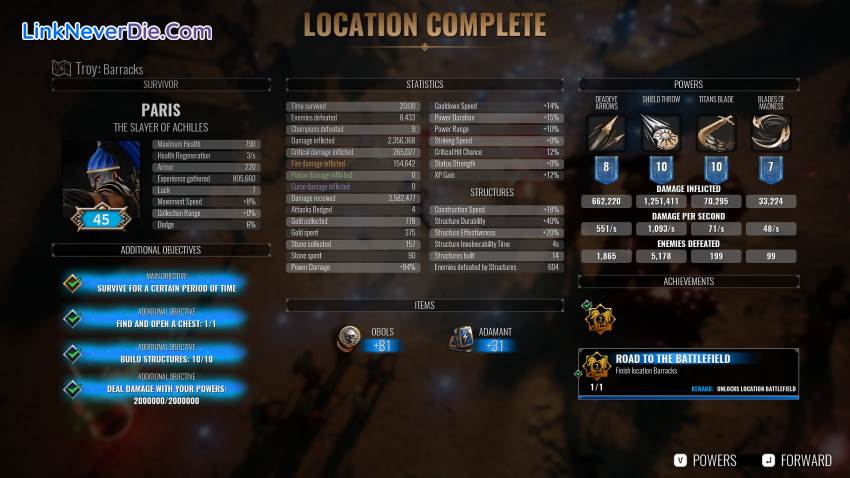Choose the Titans Blade power icon
Image resolution: width=850 pixels, height=478 pixels.
(x=716, y=134)
